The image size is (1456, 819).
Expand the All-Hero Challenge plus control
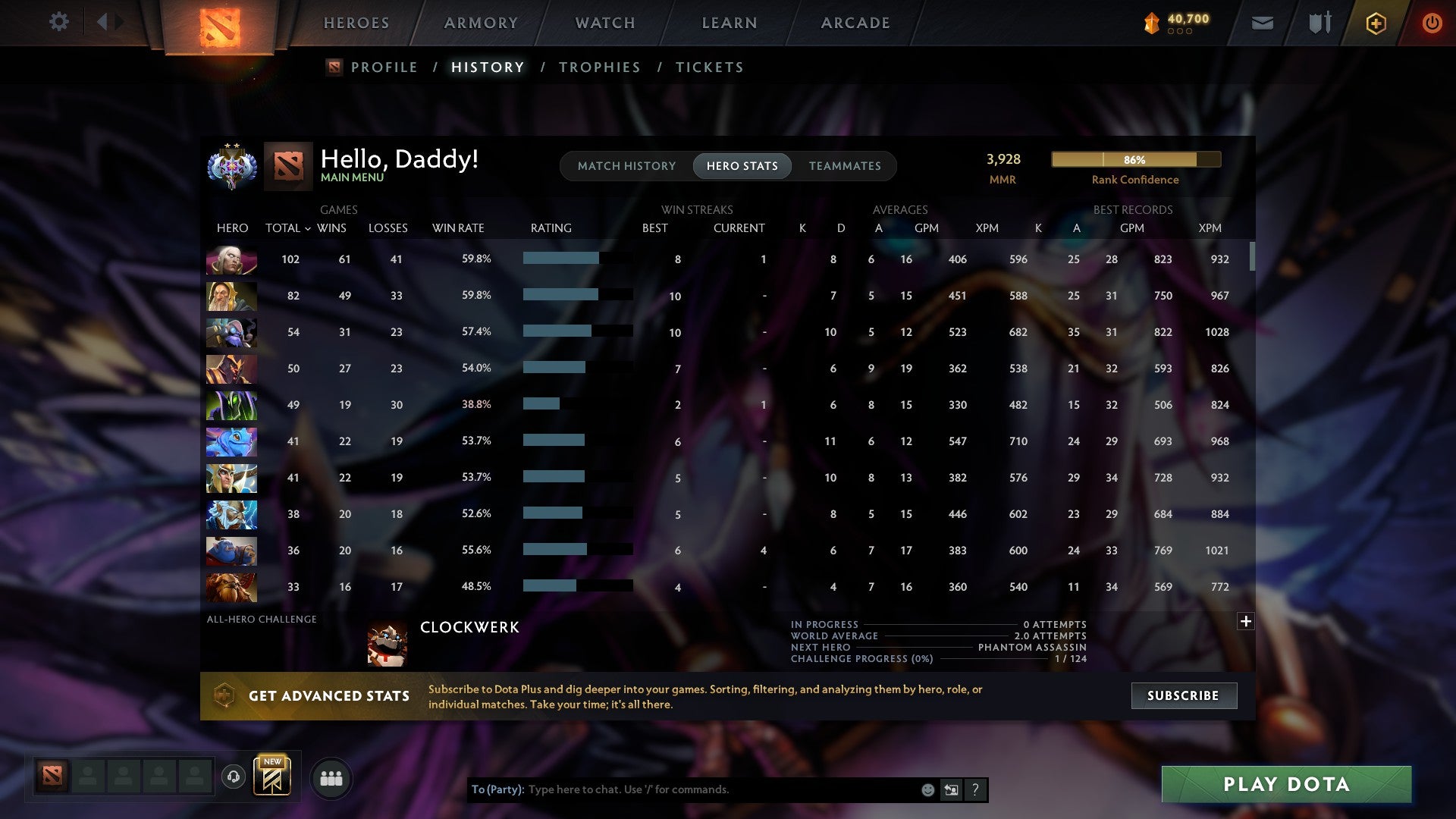(x=1245, y=621)
